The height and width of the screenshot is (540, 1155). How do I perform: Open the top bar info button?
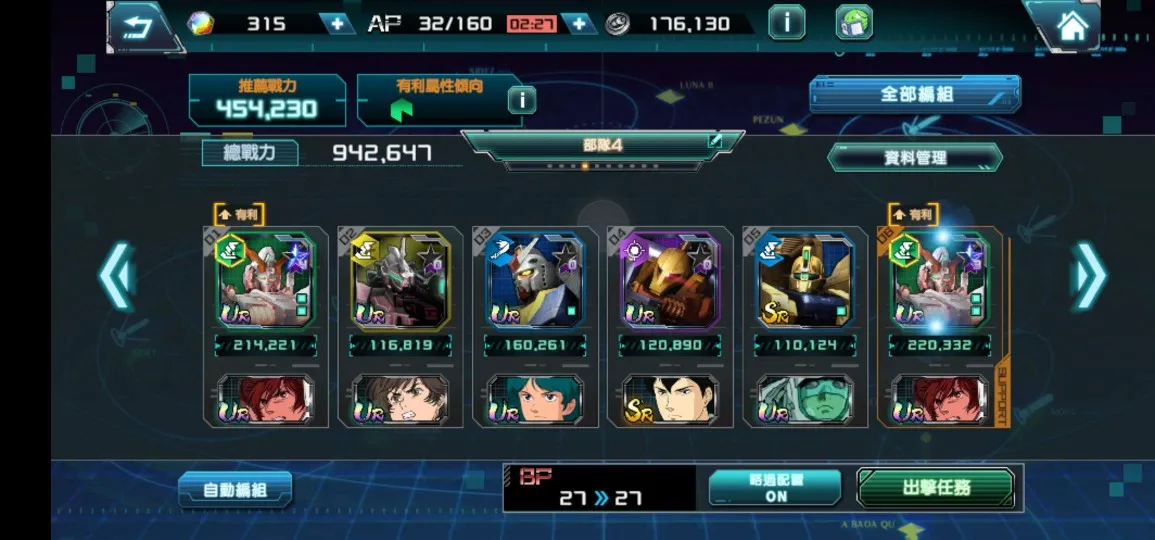786,23
